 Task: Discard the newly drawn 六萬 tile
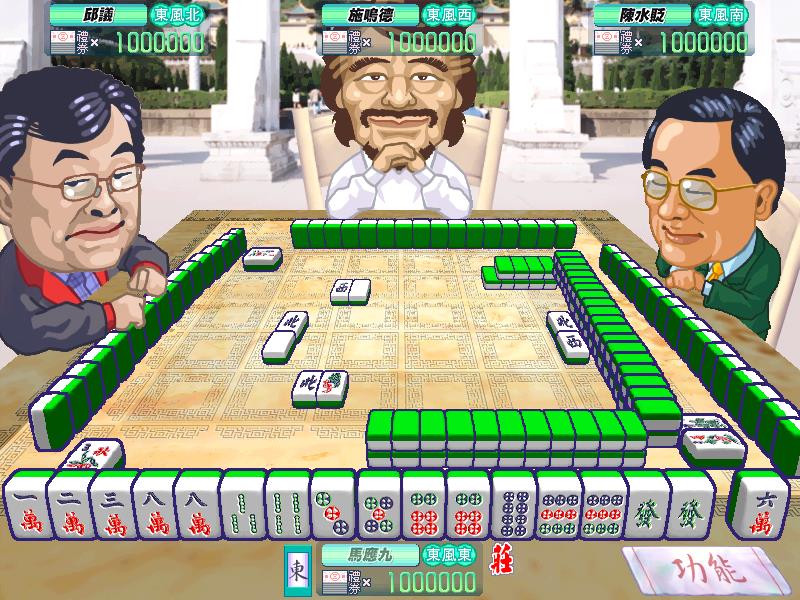point(758,506)
